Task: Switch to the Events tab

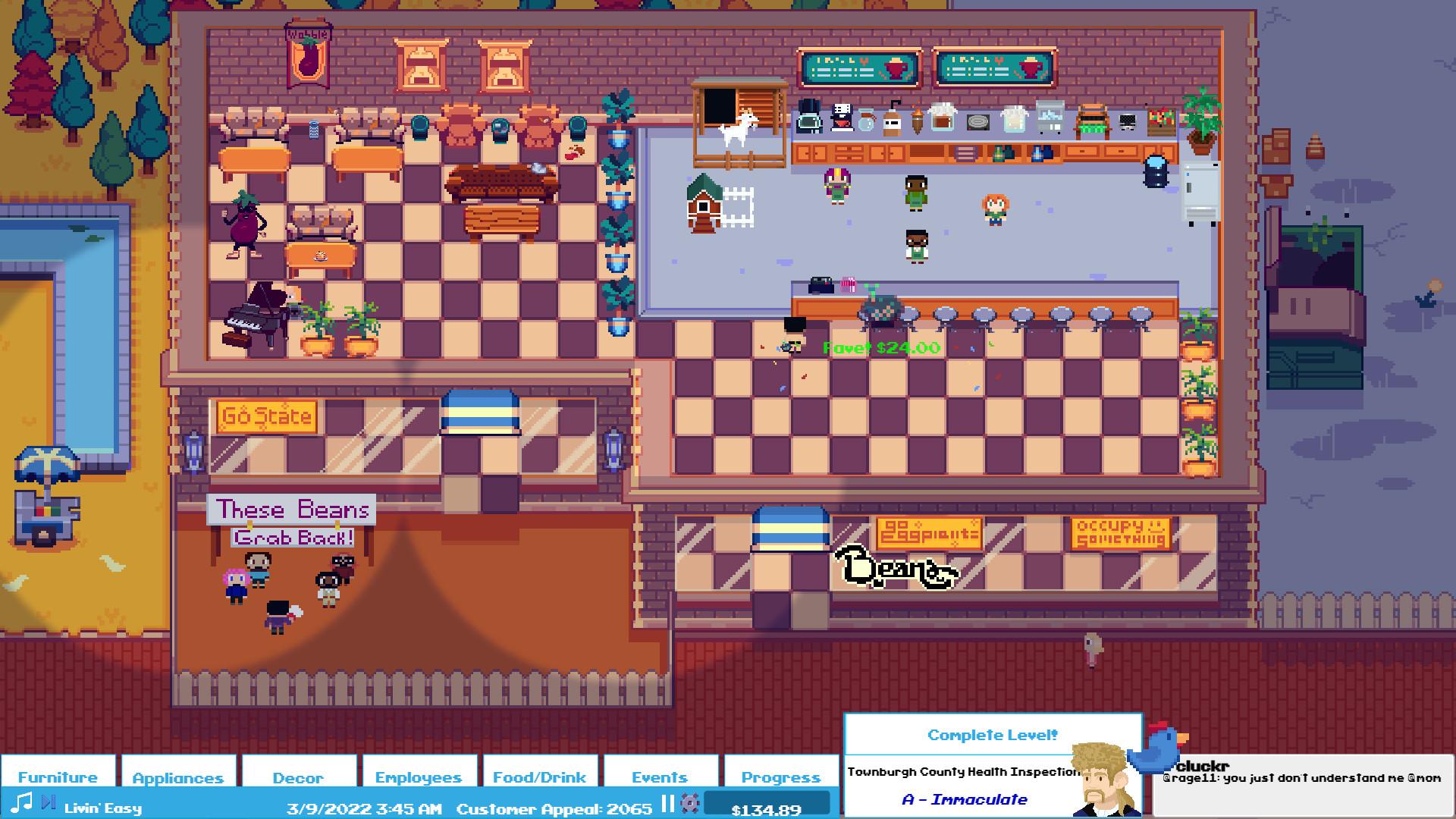Action: [659, 777]
